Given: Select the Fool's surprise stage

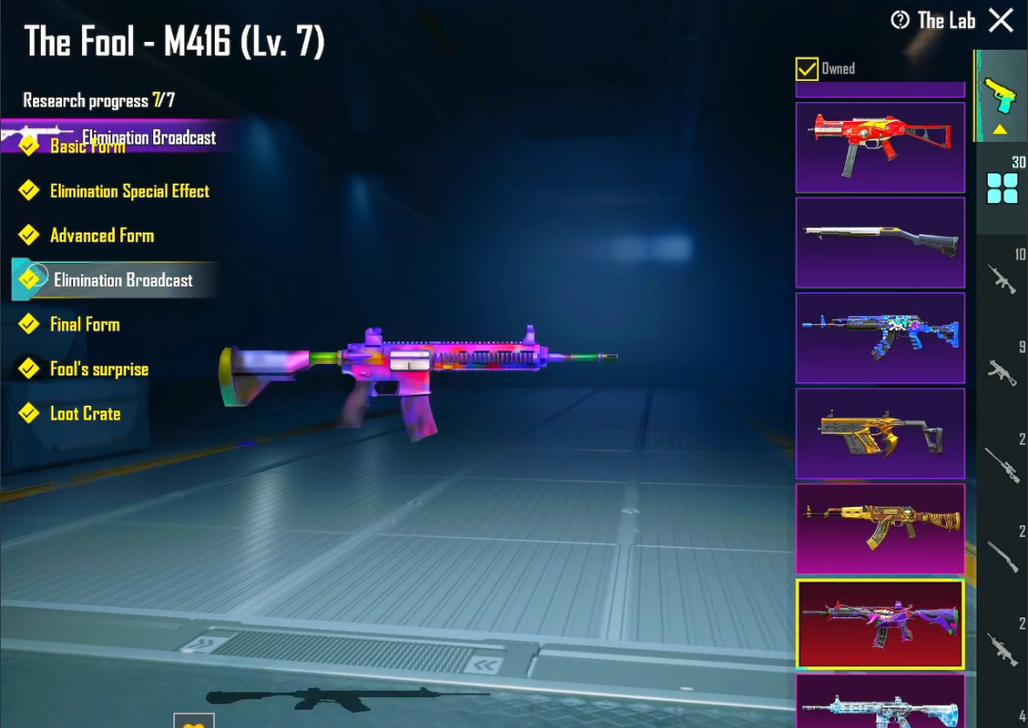Looking at the screenshot, I should click(x=98, y=369).
